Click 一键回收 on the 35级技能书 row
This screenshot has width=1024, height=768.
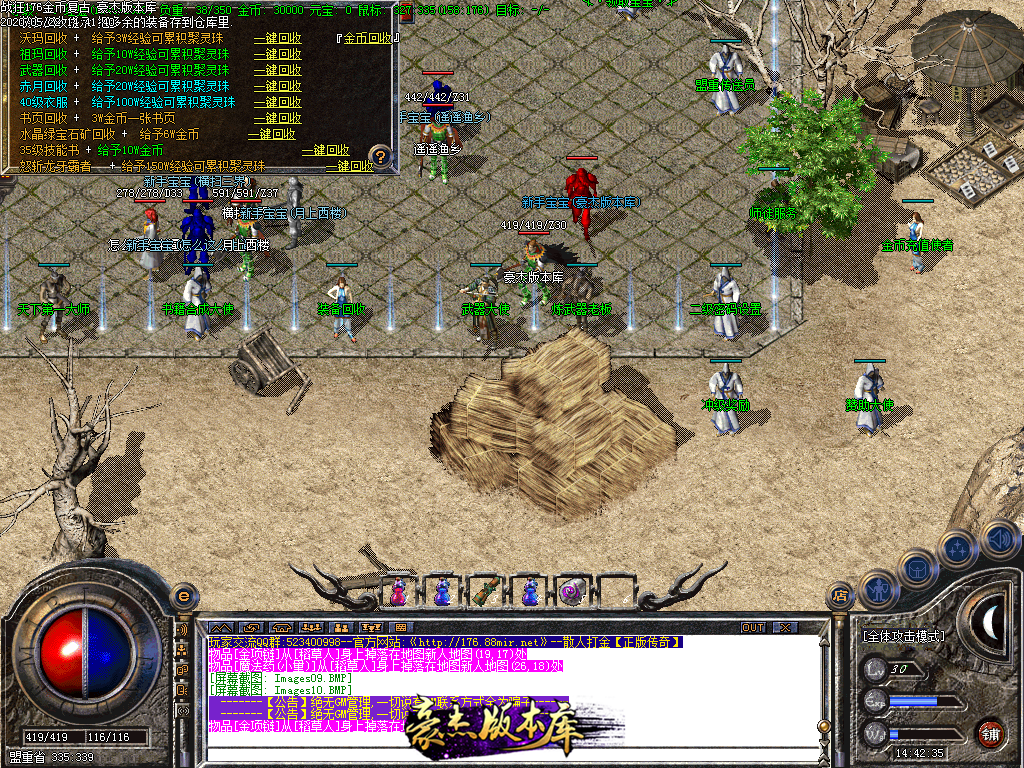326,150
